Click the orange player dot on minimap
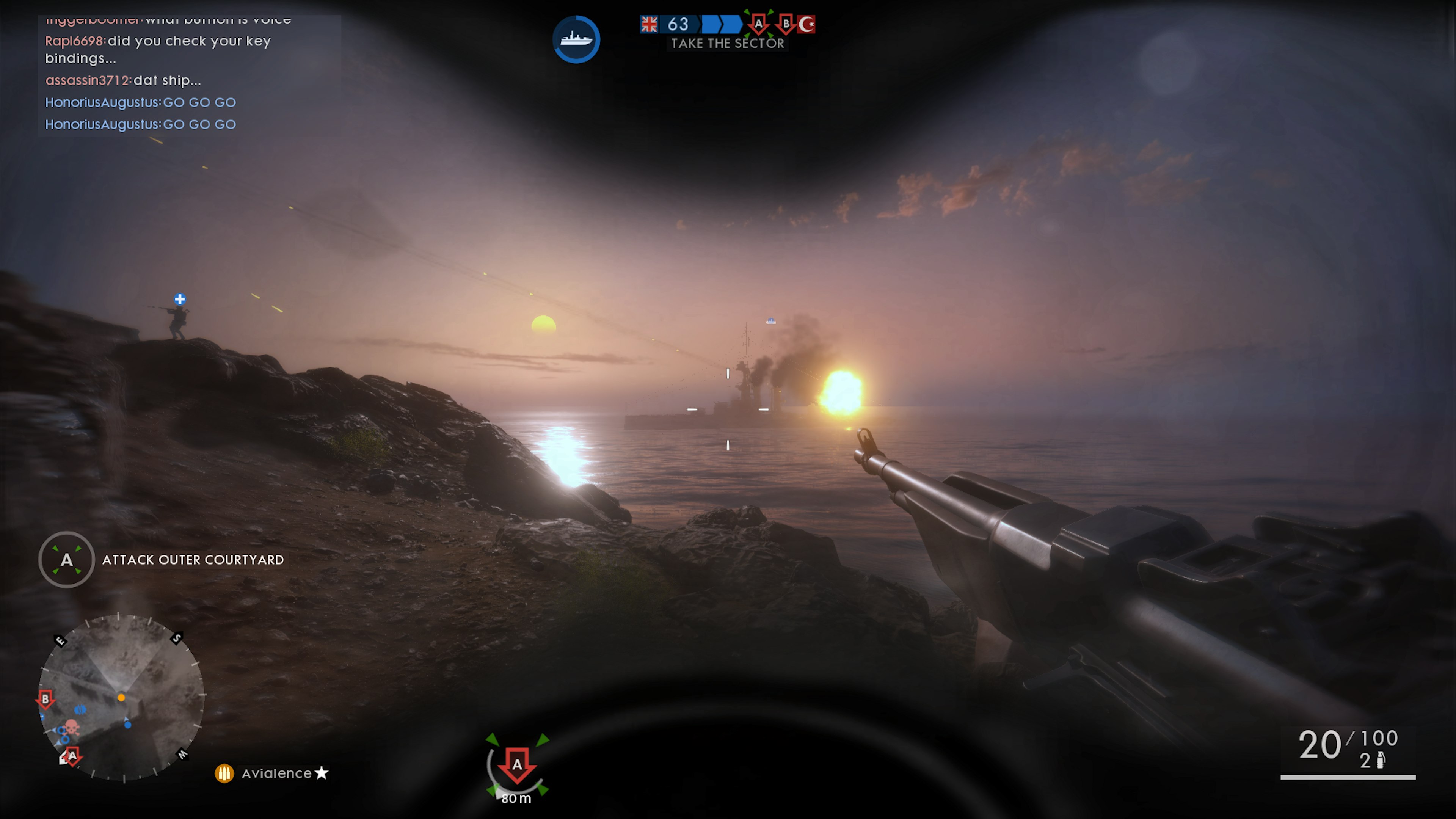Screen dimensions: 1456x819 point(121,697)
